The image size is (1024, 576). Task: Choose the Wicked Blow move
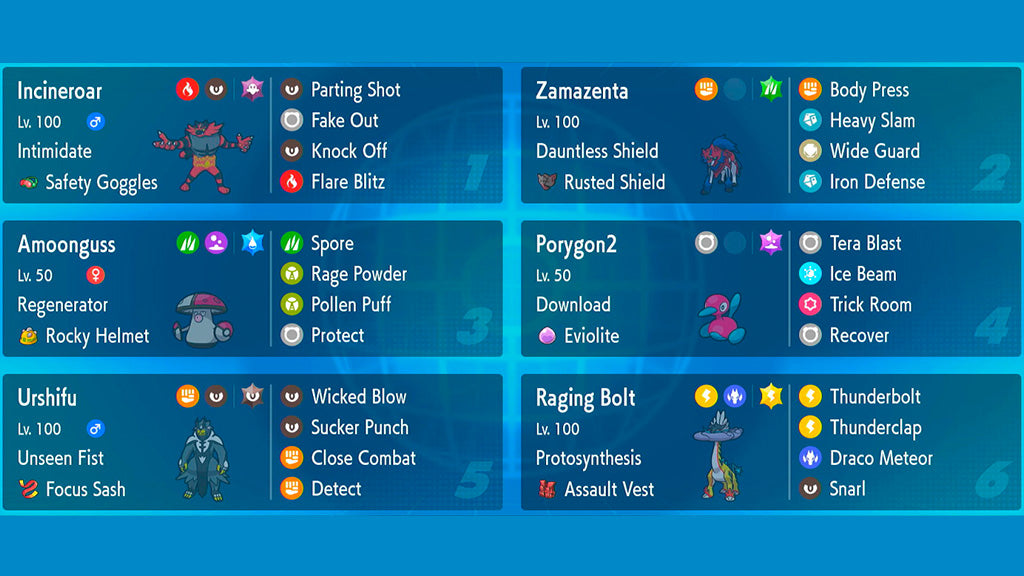point(358,397)
